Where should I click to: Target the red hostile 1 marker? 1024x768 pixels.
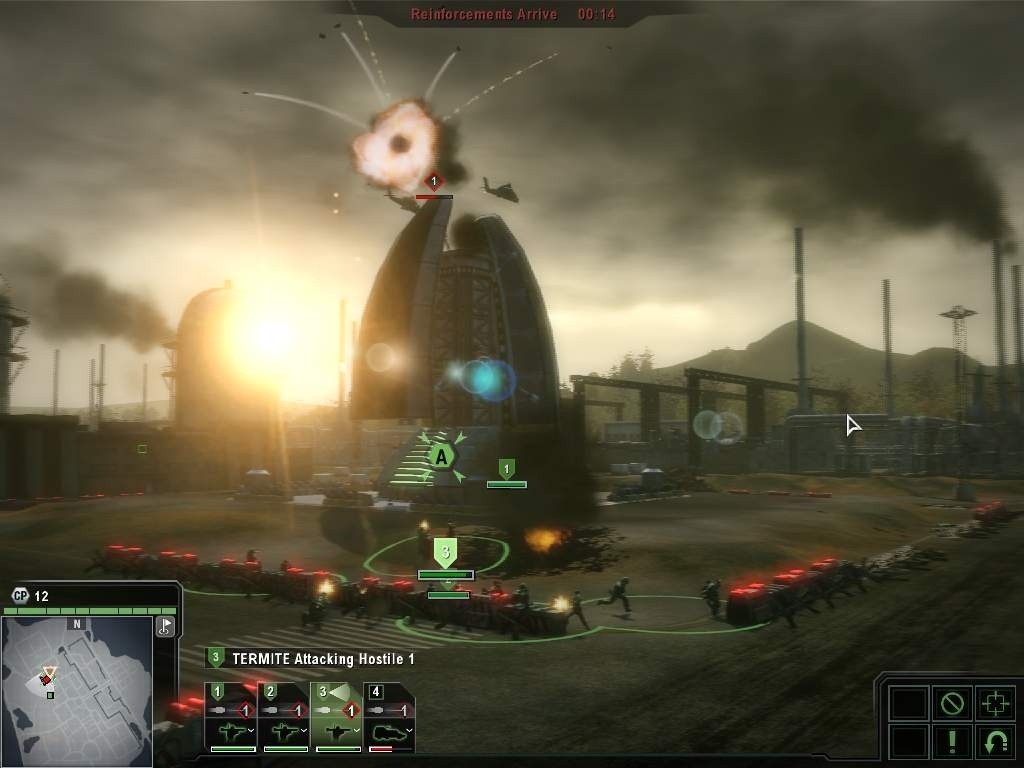tap(433, 183)
